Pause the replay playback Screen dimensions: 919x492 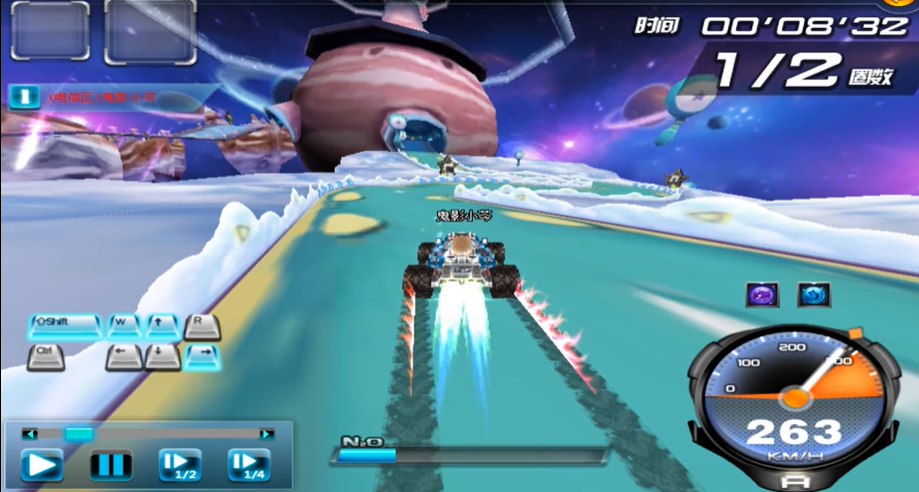[x=111, y=465]
